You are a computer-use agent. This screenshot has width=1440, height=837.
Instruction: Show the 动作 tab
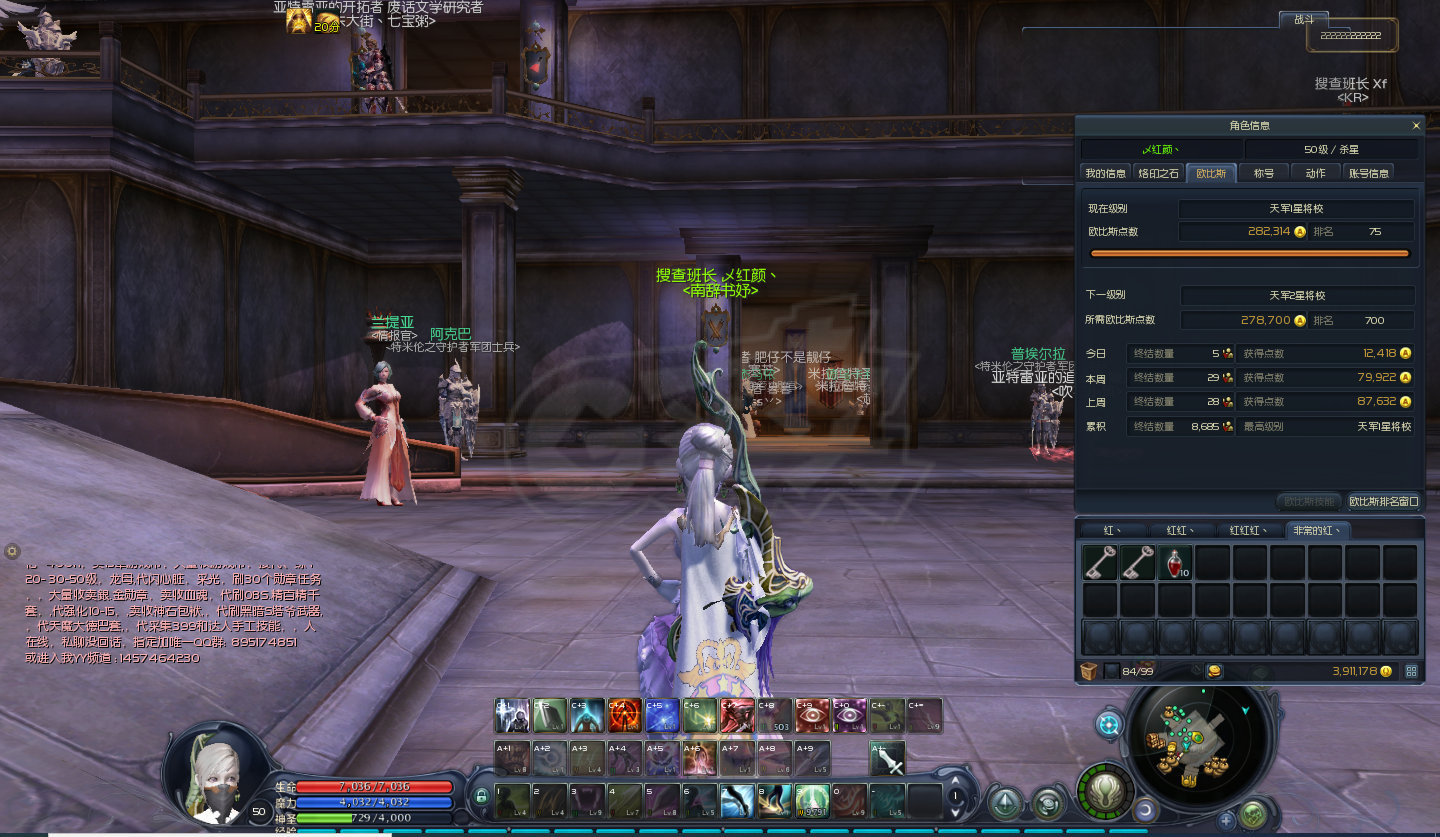pyautogui.click(x=1315, y=173)
